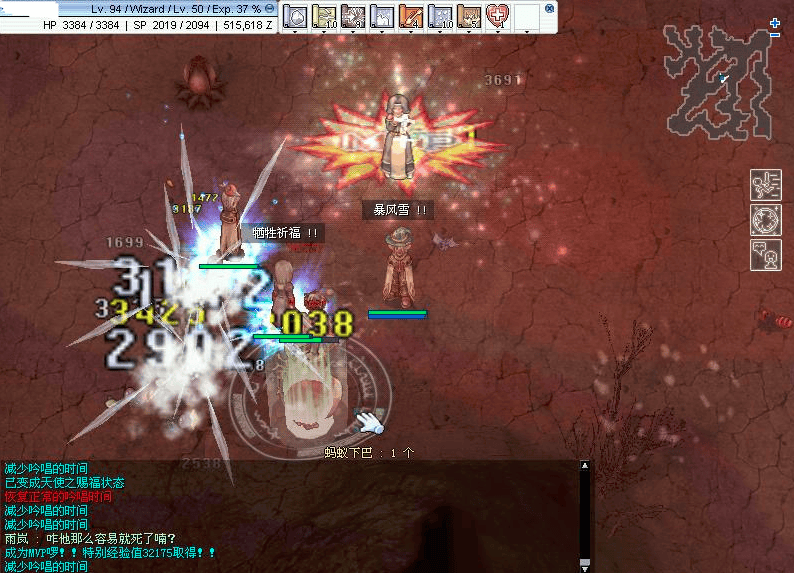Click the running figure icon on the right
The height and width of the screenshot is (573, 794).
point(765,185)
